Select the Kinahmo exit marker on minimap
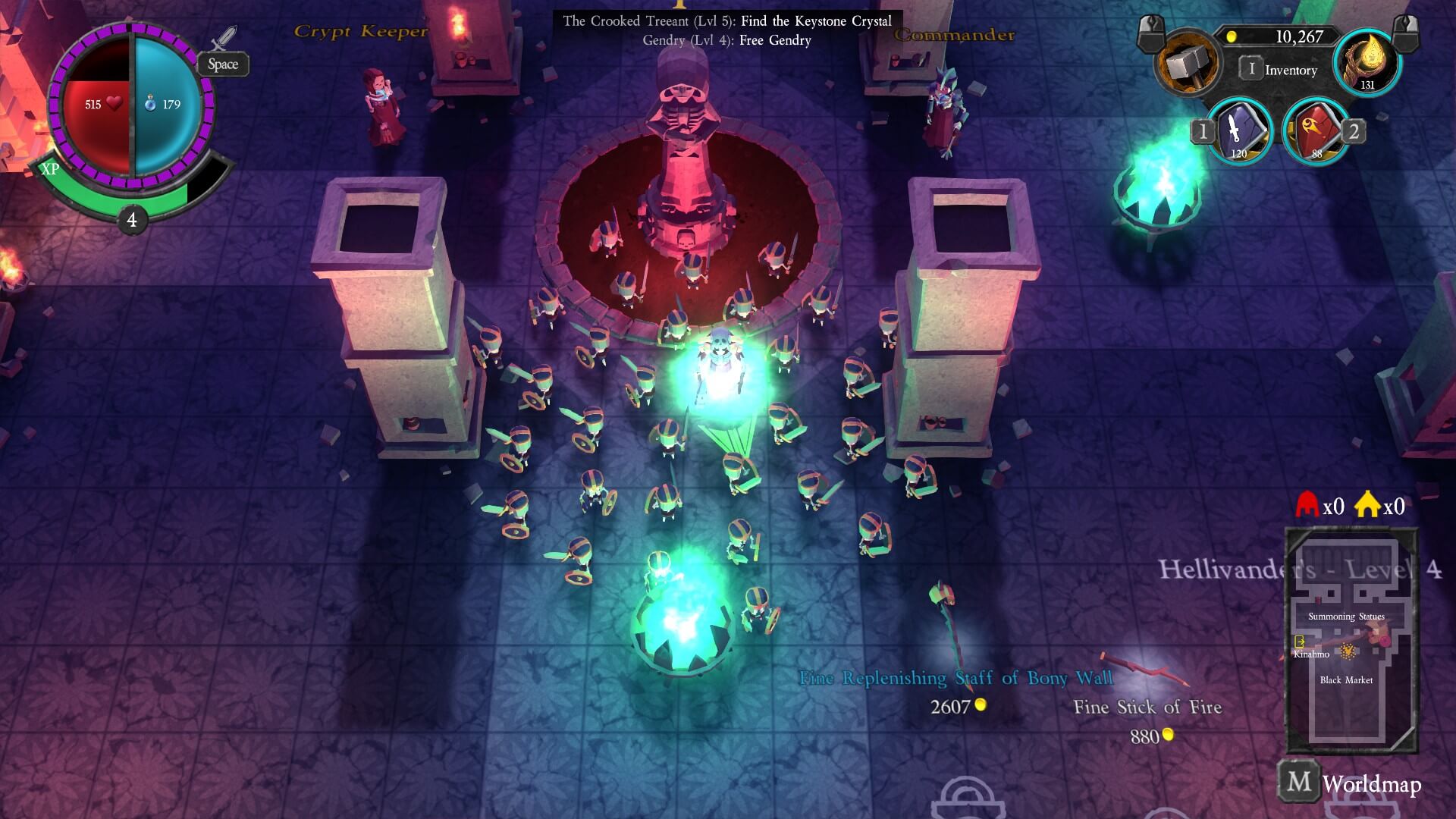 click(x=1300, y=642)
